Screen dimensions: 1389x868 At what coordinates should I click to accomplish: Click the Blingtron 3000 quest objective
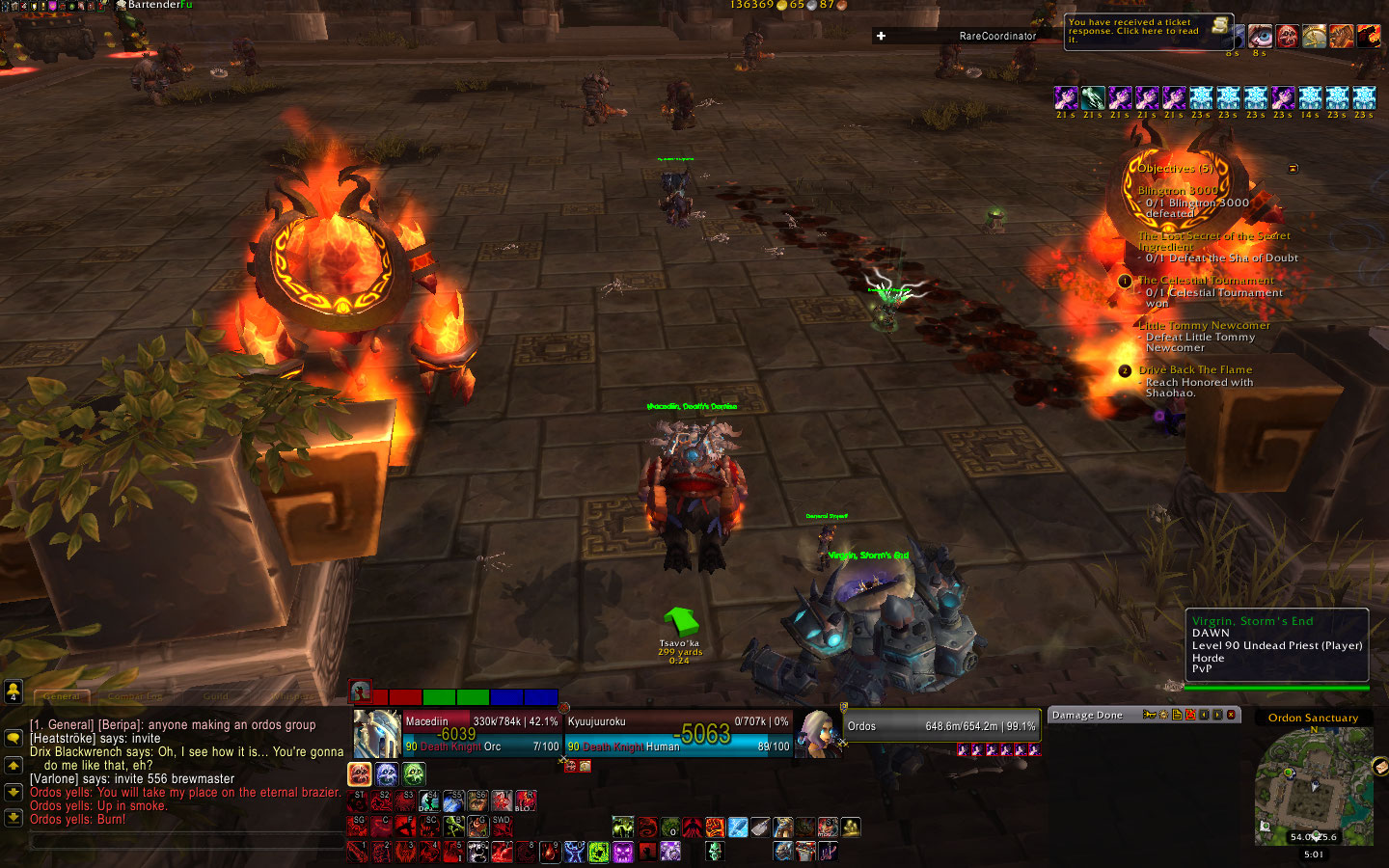[x=1177, y=191]
